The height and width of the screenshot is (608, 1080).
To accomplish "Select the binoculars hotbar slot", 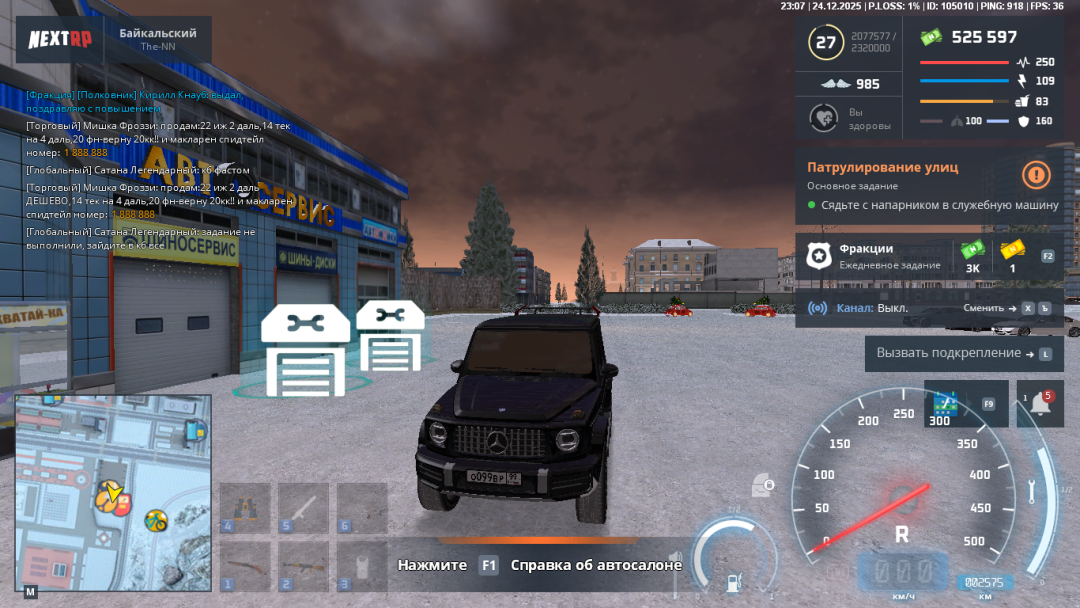I will (245, 508).
